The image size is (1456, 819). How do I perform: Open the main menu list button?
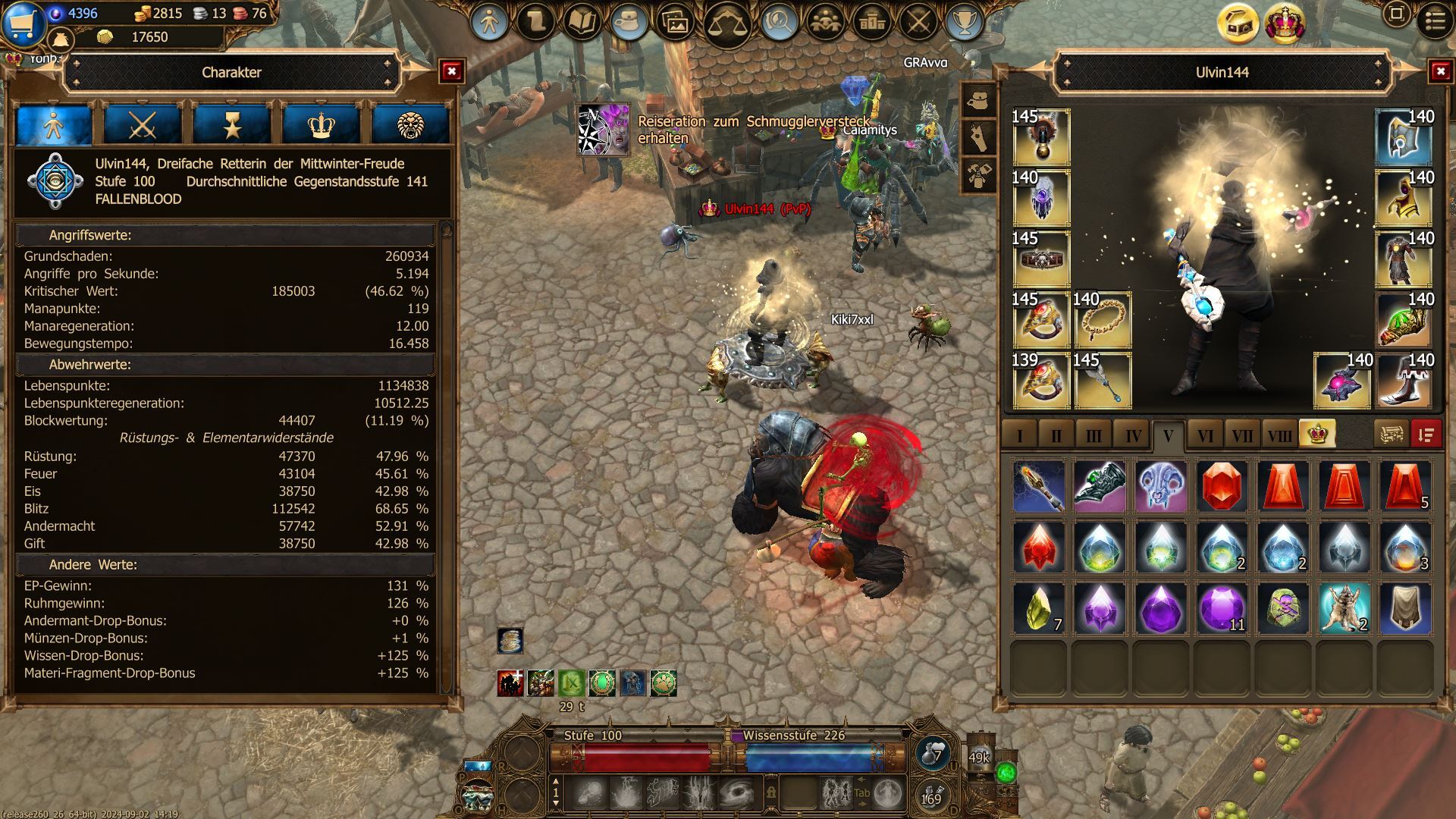click(x=1435, y=21)
